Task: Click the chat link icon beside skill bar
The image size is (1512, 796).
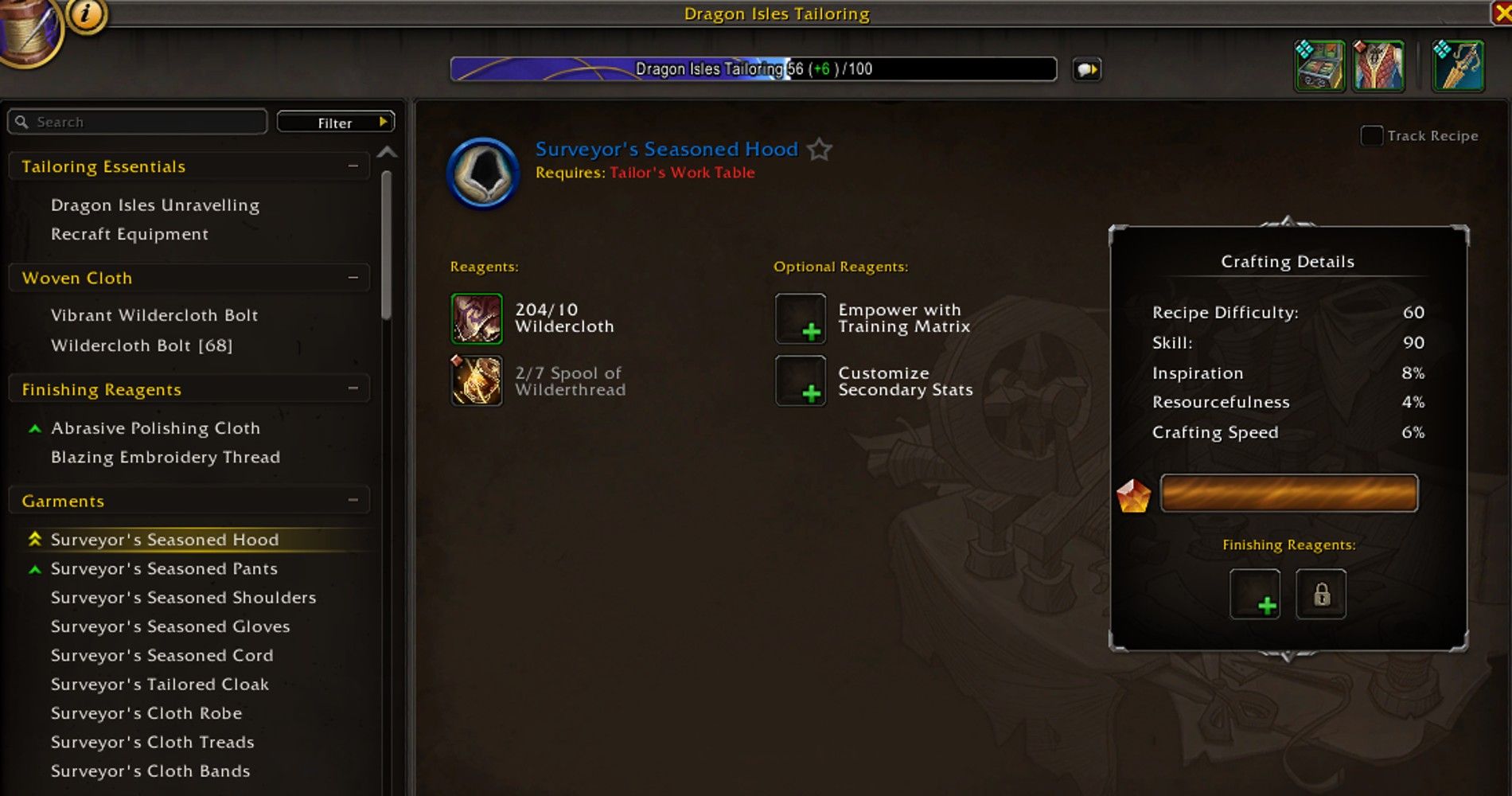Action: (1088, 70)
